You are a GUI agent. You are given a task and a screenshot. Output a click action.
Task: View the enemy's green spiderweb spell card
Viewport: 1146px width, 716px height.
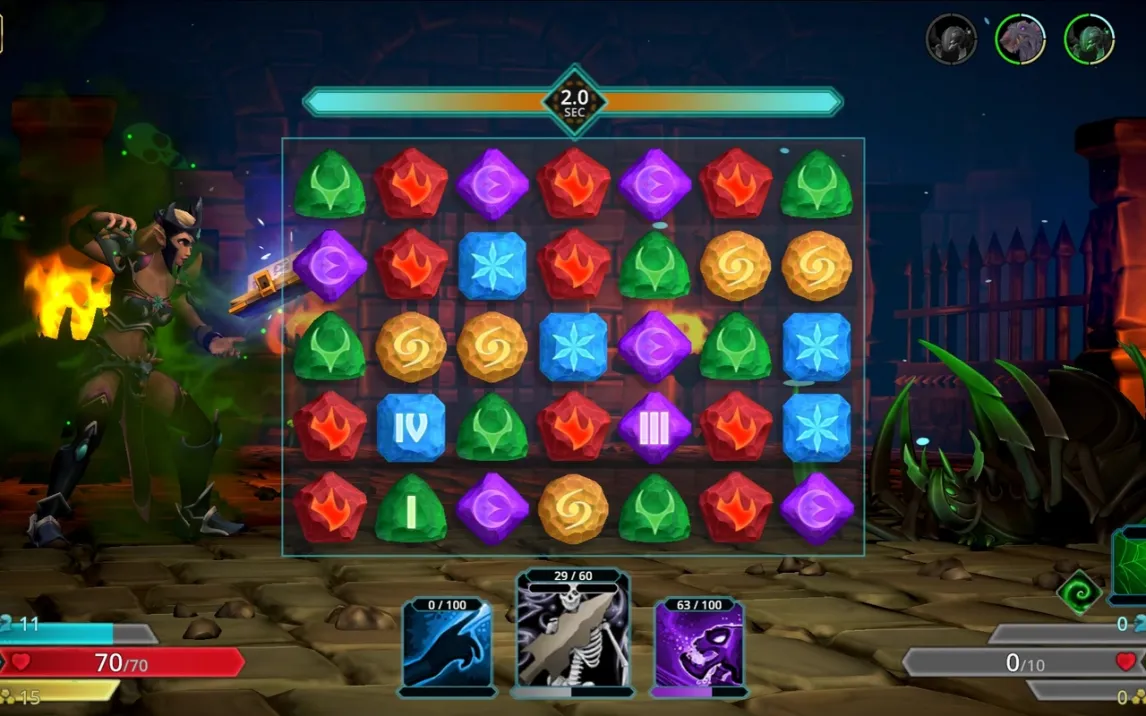pyautogui.click(x=1132, y=566)
